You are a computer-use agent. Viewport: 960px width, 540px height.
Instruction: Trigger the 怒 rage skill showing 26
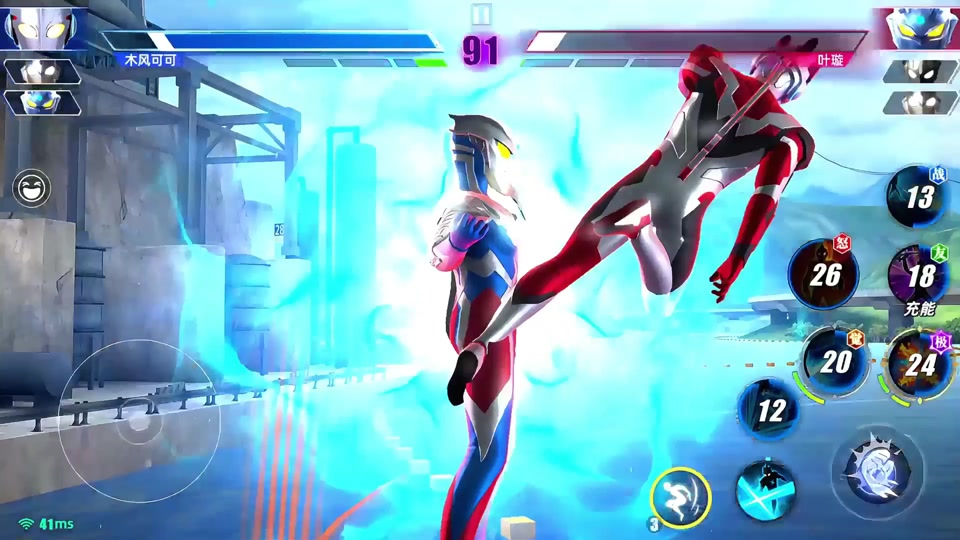tap(823, 273)
